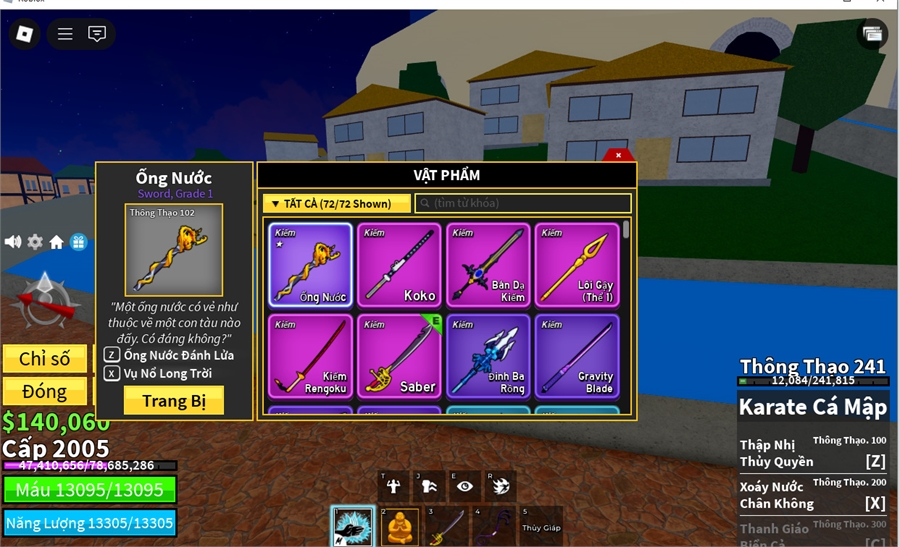Select the golden Buddha hotbar slot
900x547 pixels.
pos(397,526)
